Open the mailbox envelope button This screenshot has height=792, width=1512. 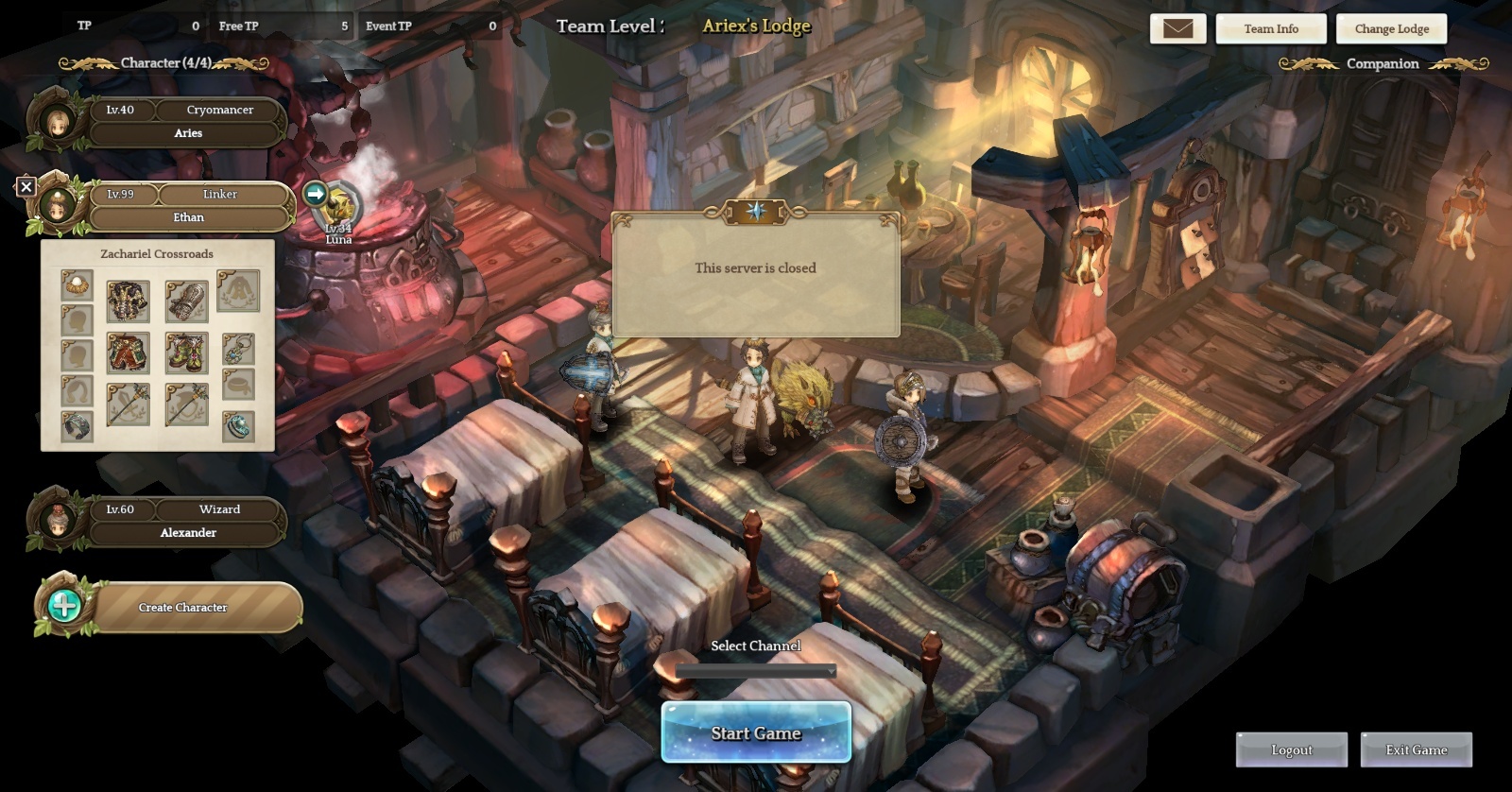pyautogui.click(x=1177, y=28)
